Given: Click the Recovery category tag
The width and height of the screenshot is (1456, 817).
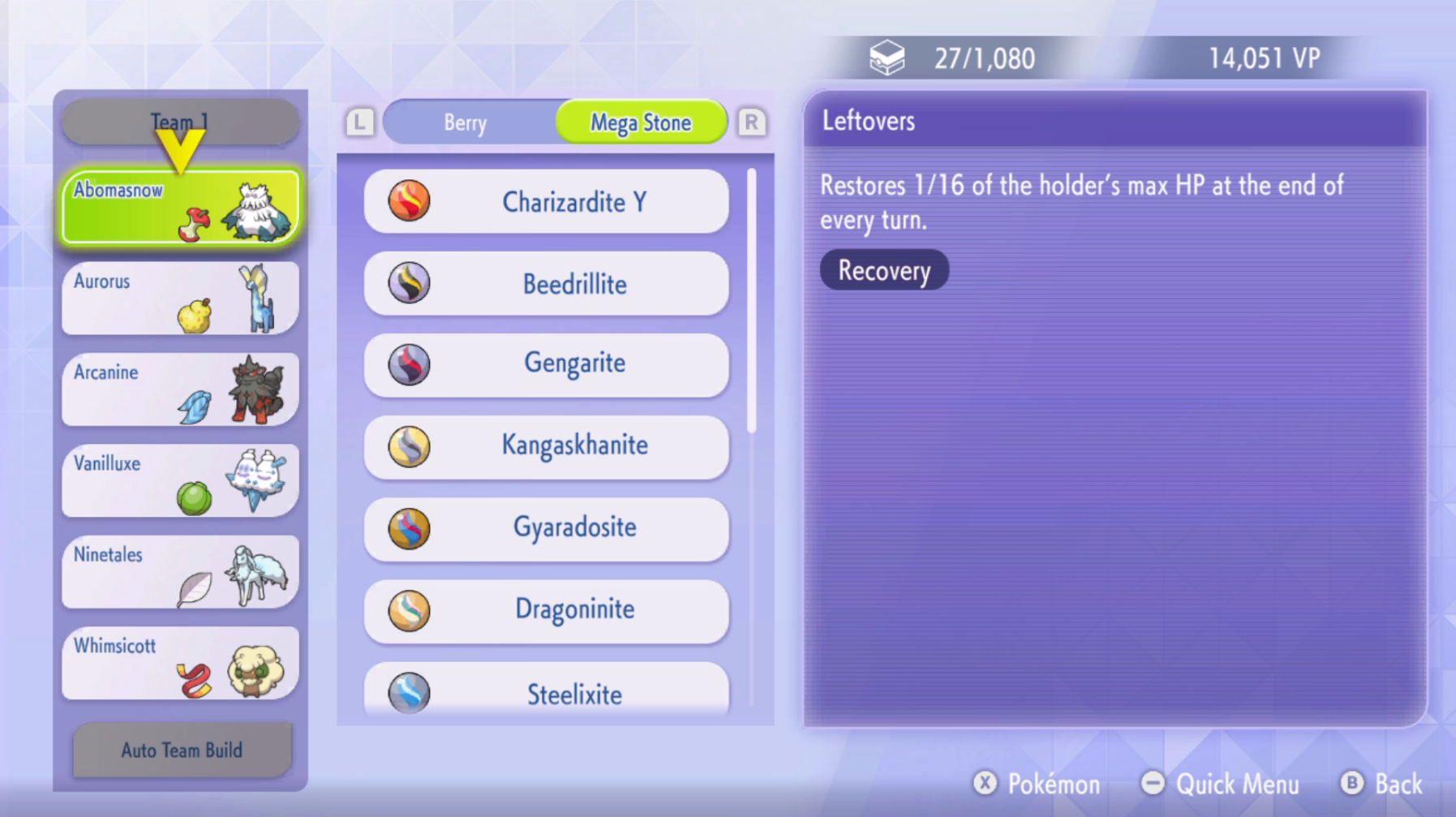Looking at the screenshot, I should click(883, 271).
